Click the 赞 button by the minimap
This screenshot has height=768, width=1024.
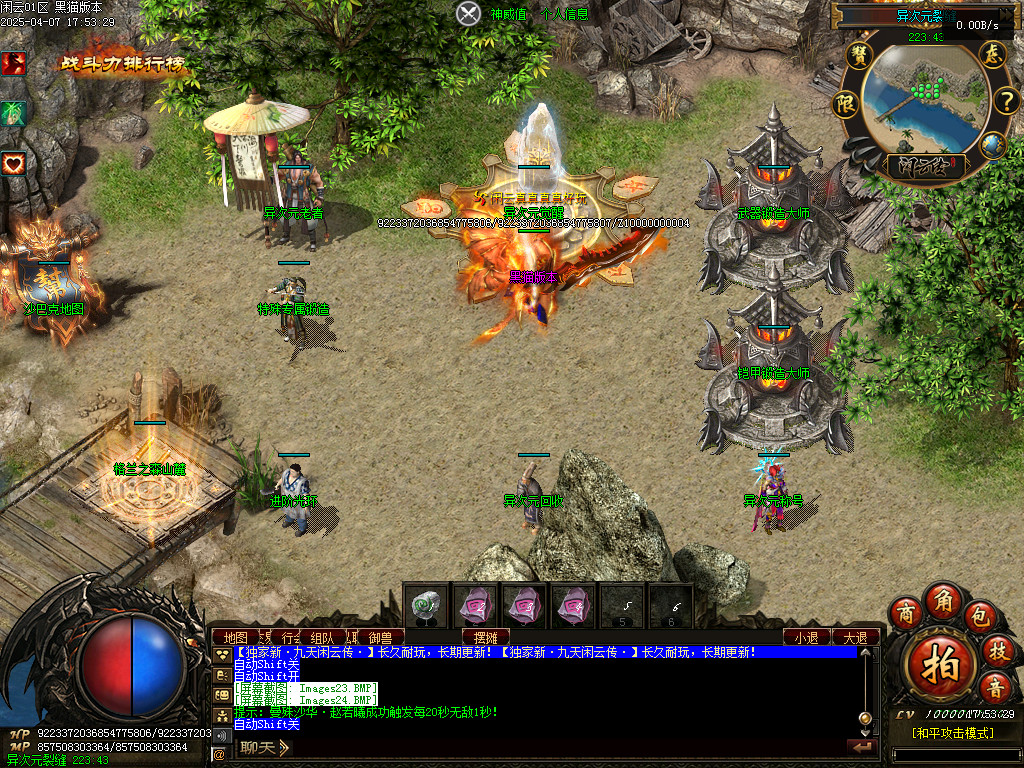pyautogui.click(x=859, y=54)
